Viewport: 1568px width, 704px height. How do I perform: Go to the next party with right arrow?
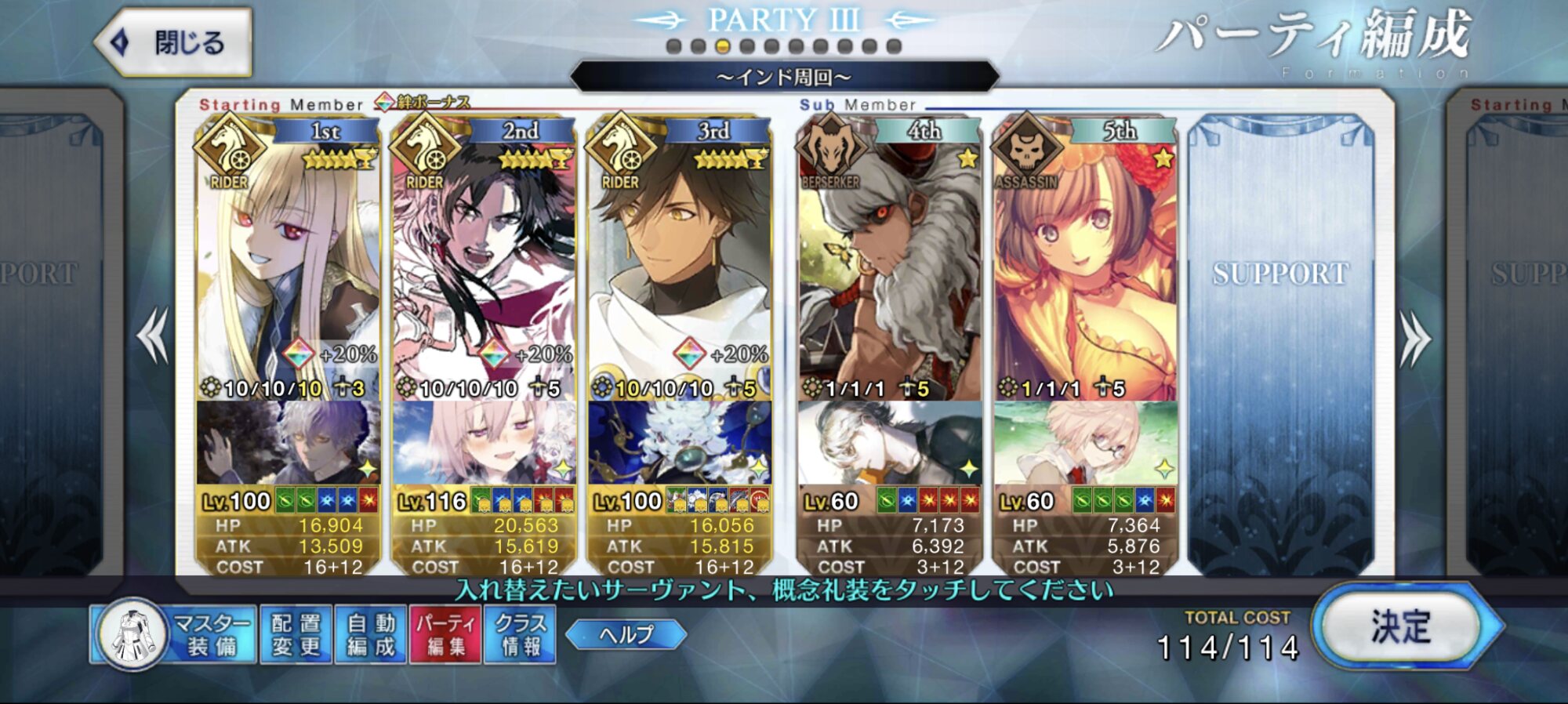click(1415, 339)
